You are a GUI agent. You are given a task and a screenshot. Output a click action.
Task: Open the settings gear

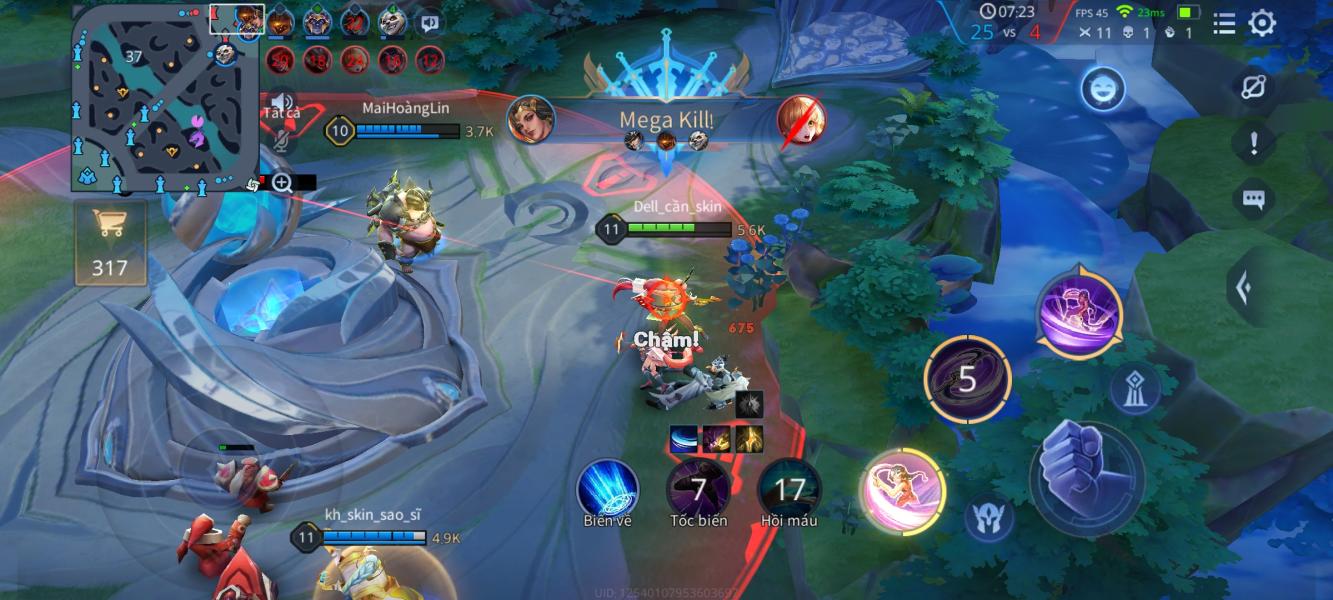click(1262, 23)
